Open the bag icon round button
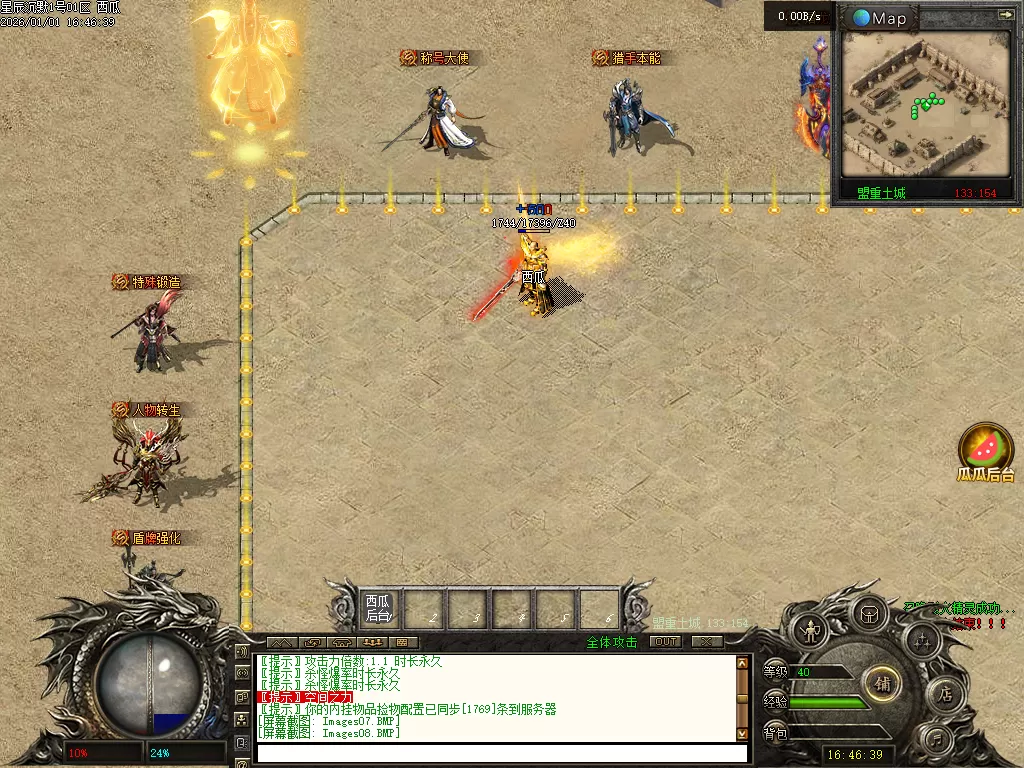This screenshot has height=768, width=1024. 869,612
